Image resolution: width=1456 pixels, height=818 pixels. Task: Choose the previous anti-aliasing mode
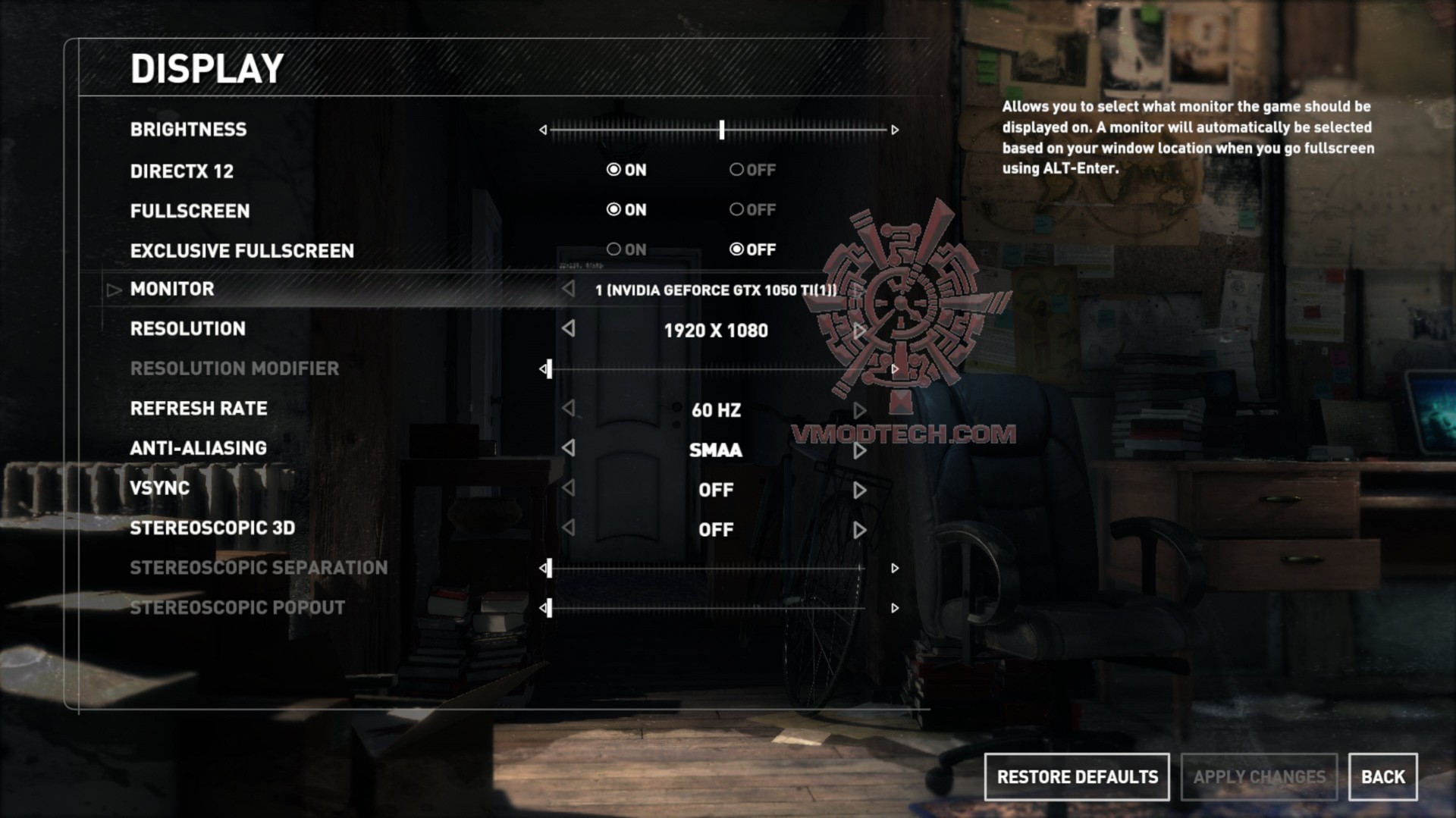point(569,448)
